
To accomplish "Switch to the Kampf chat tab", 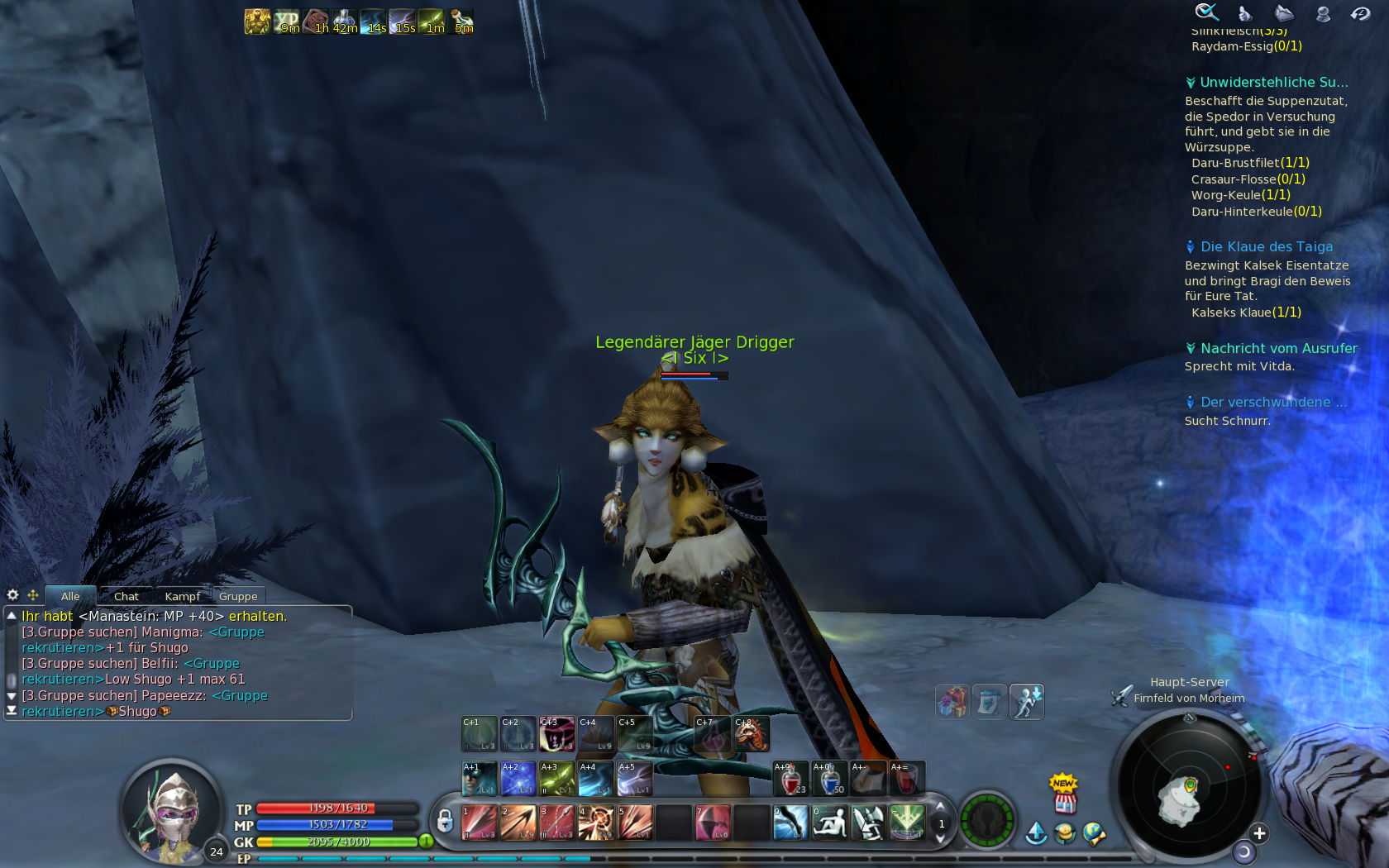I will click(x=182, y=596).
